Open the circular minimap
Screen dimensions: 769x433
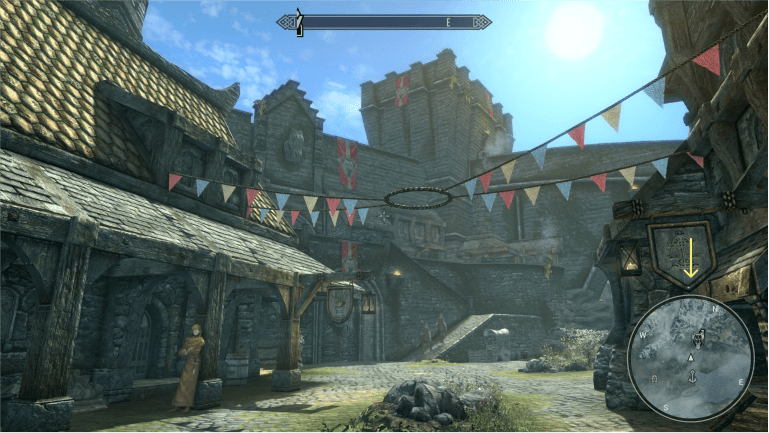pos(691,355)
